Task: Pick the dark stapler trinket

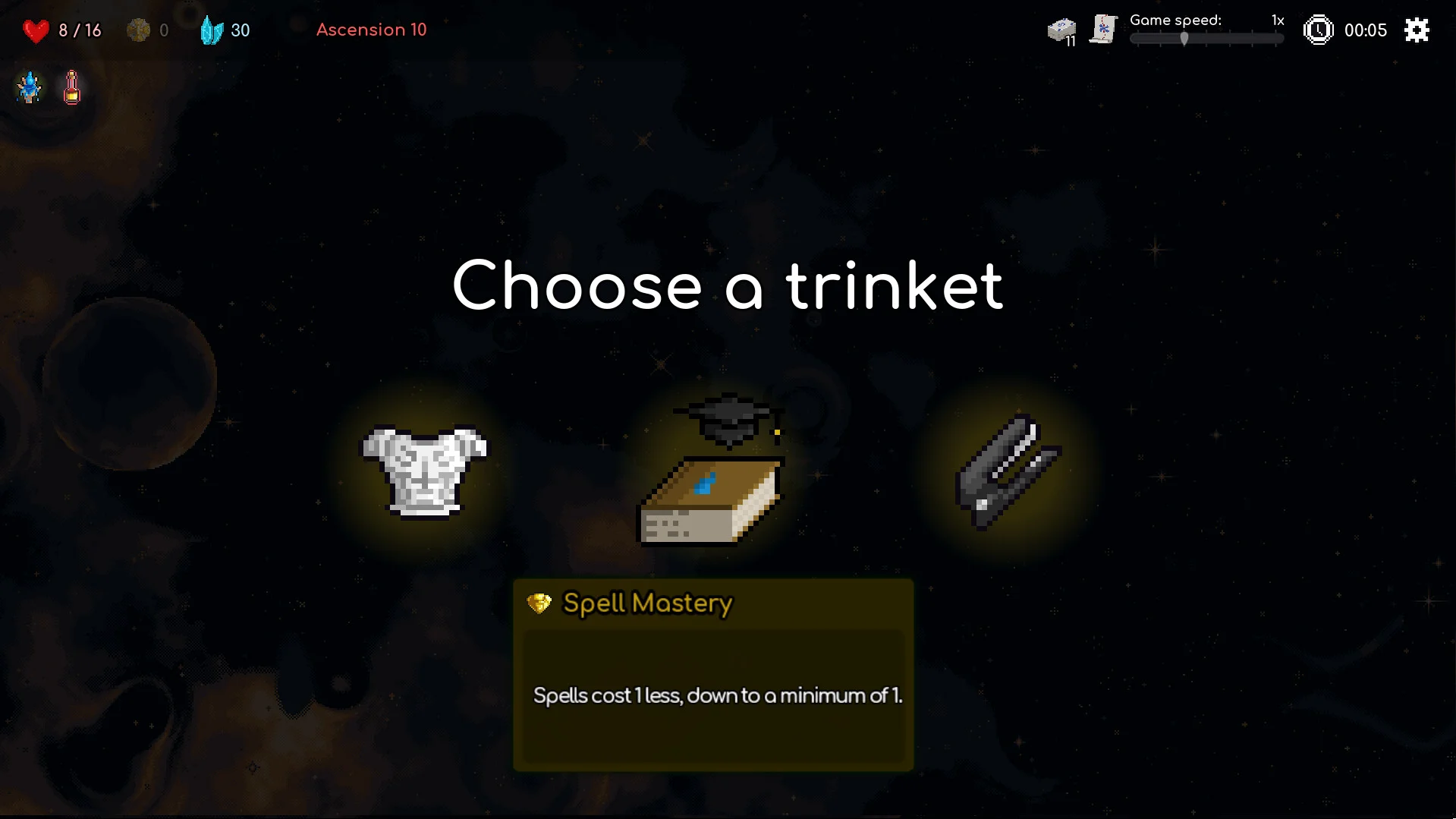Action: click(1006, 472)
